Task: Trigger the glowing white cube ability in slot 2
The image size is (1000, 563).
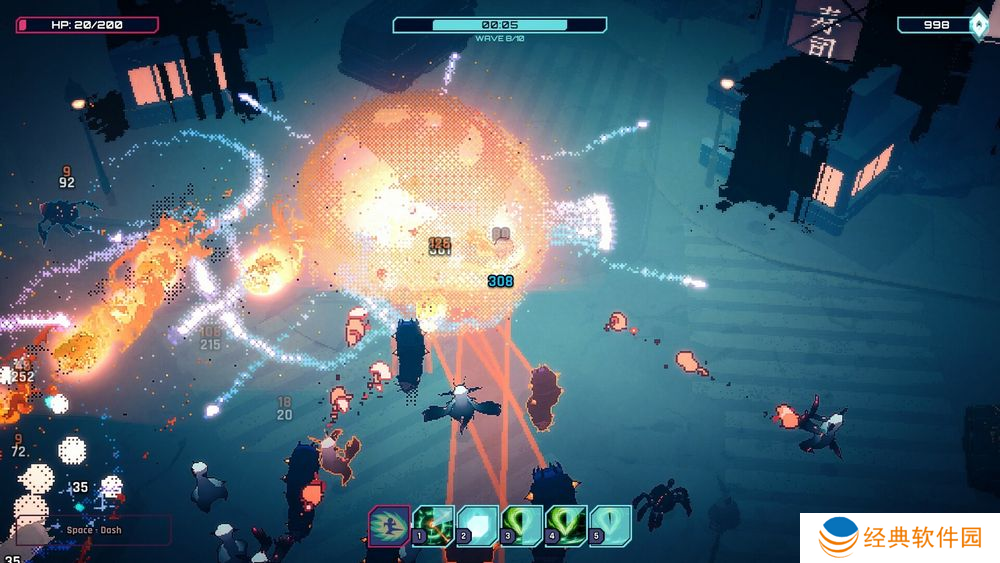Action: pyautogui.click(x=478, y=525)
